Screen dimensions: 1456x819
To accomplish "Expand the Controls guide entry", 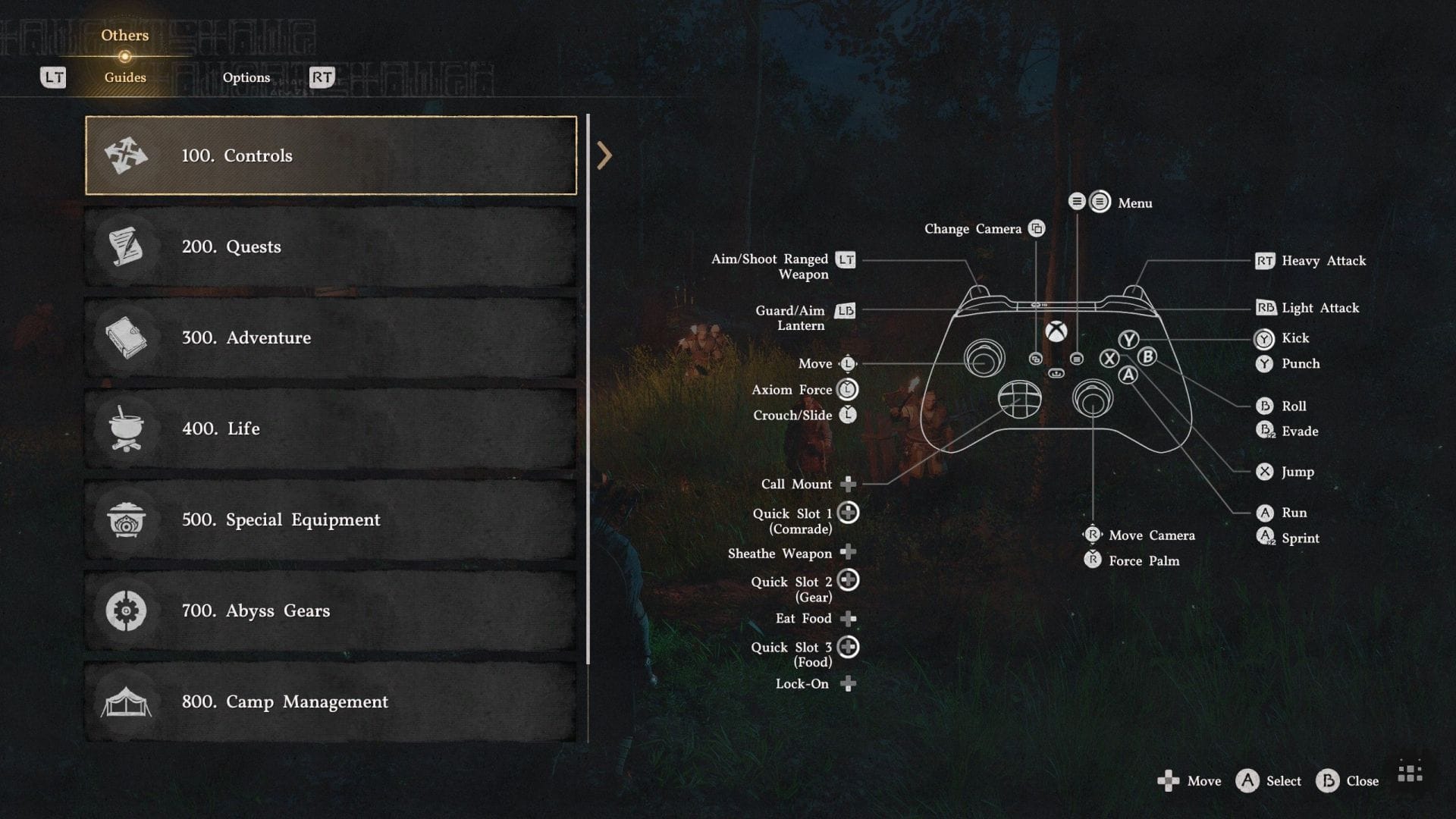I will click(331, 155).
